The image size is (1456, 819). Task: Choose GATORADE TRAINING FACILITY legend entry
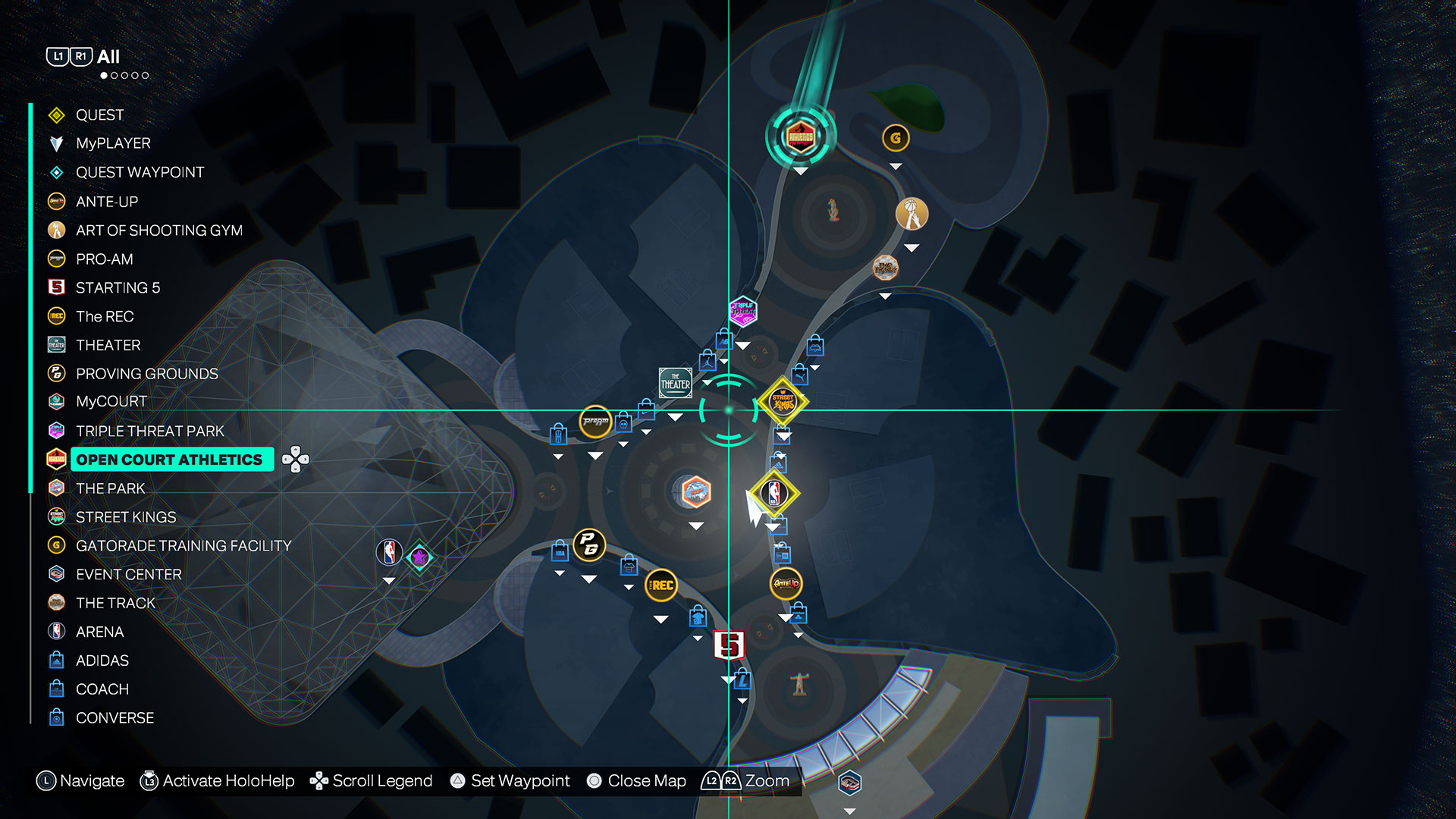tap(183, 546)
